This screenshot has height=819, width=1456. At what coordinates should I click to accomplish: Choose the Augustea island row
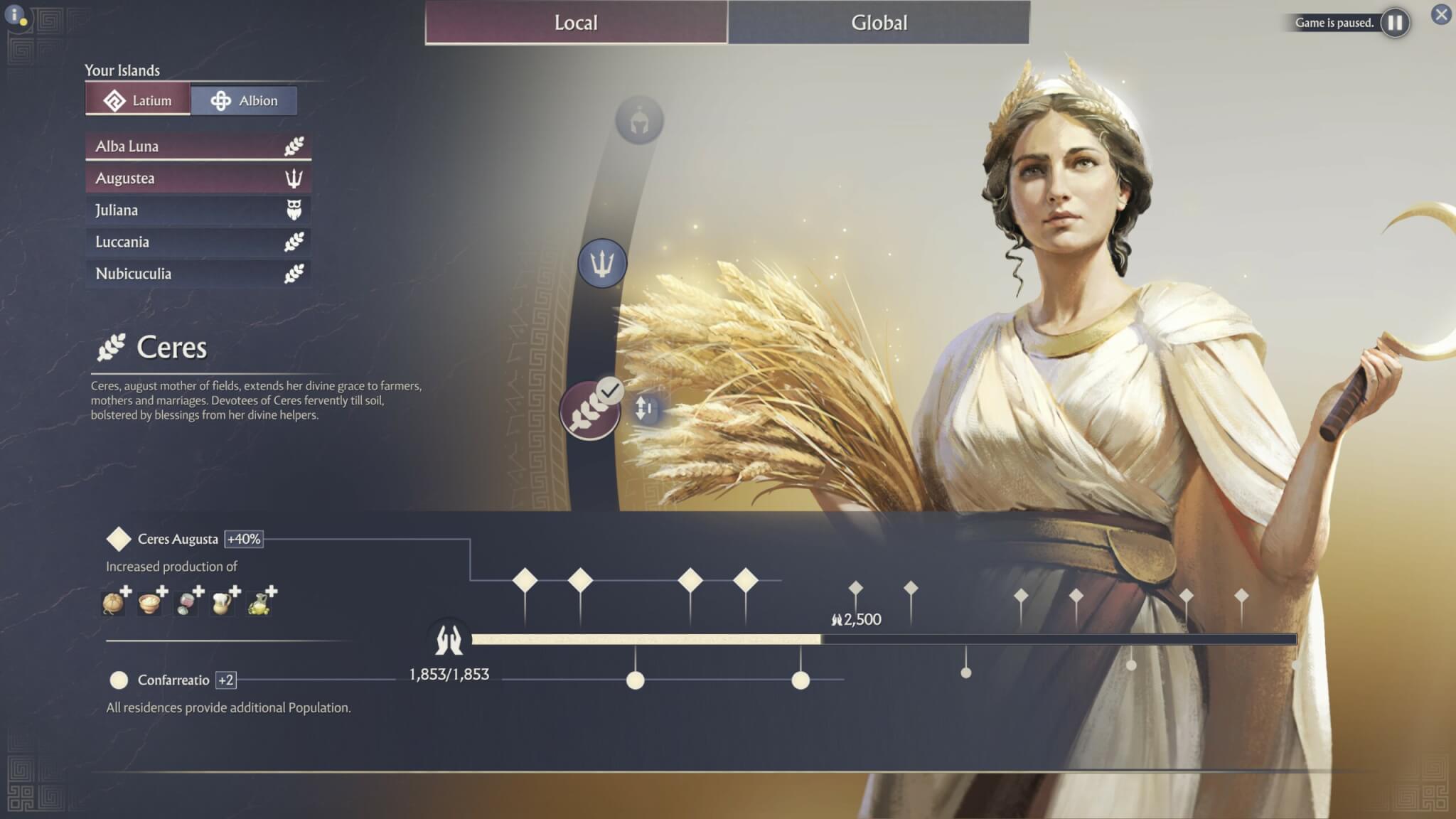pos(198,178)
